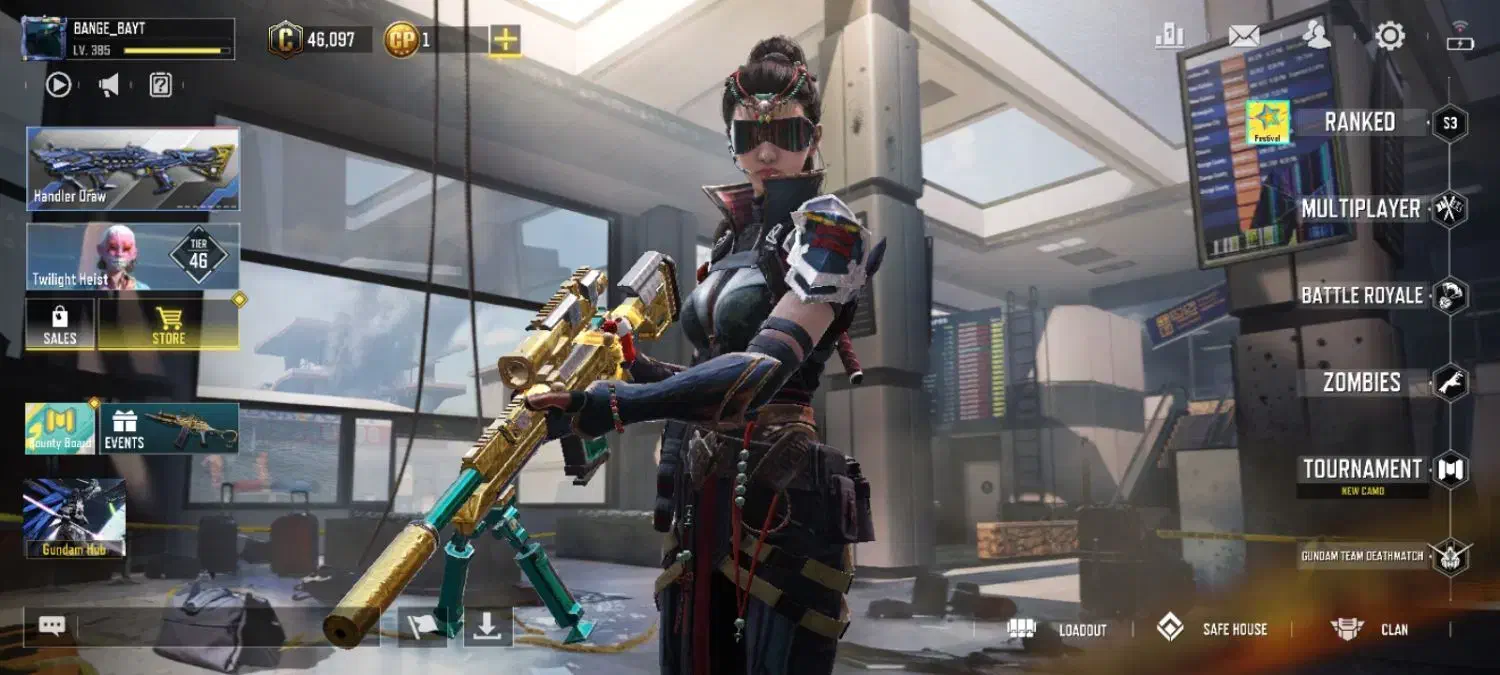Open the gear Settings menu

[x=1389, y=37]
